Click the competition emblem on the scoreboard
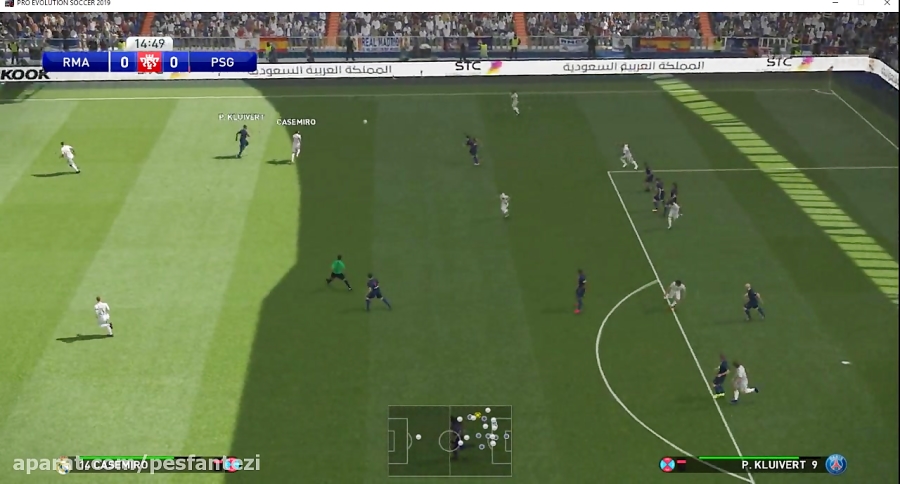 click(150, 63)
